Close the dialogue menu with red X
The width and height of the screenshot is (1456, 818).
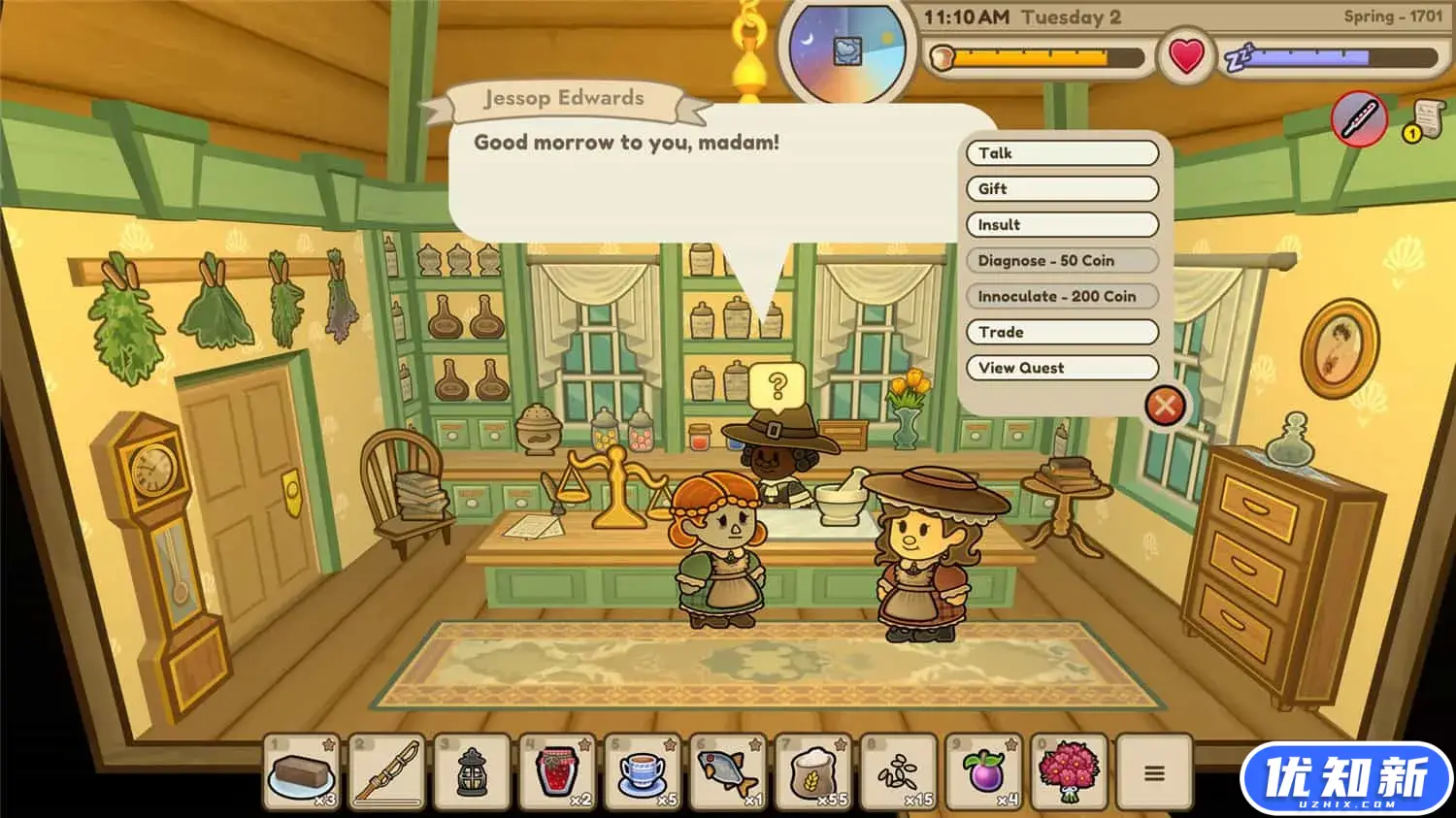(x=1165, y=406)
